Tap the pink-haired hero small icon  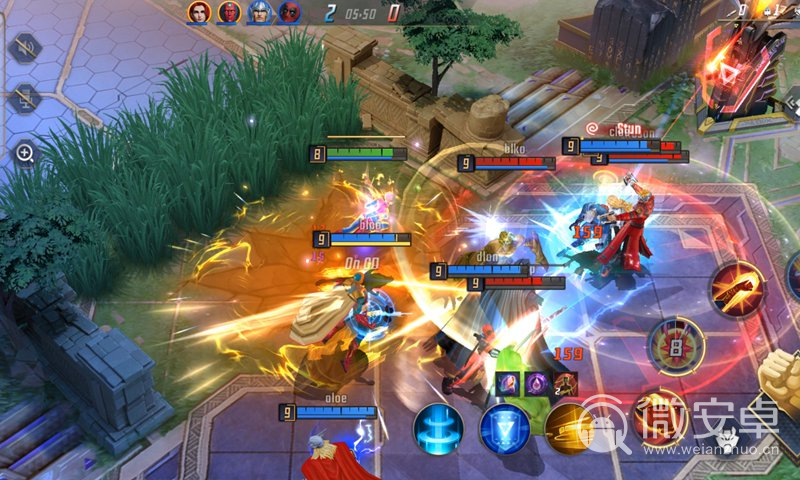pyautogui.click(x=508, y=383)
